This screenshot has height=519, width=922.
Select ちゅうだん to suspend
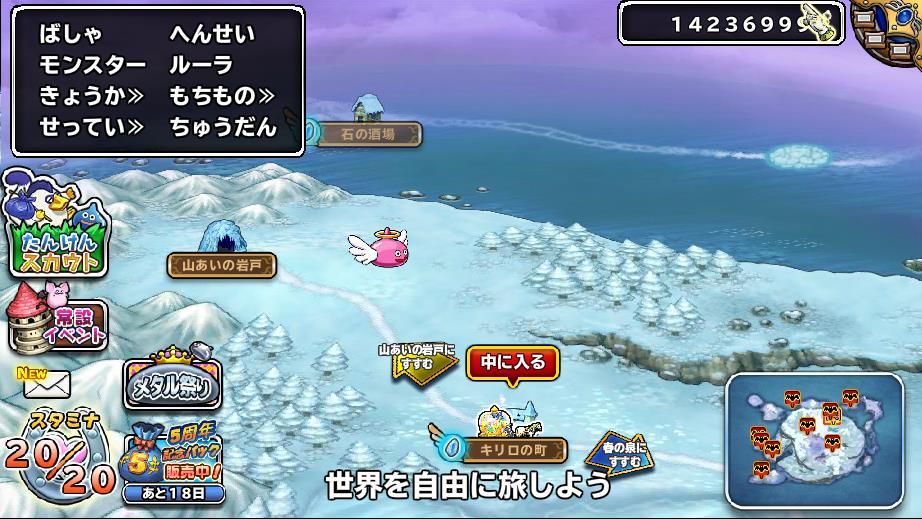(222, 127)
